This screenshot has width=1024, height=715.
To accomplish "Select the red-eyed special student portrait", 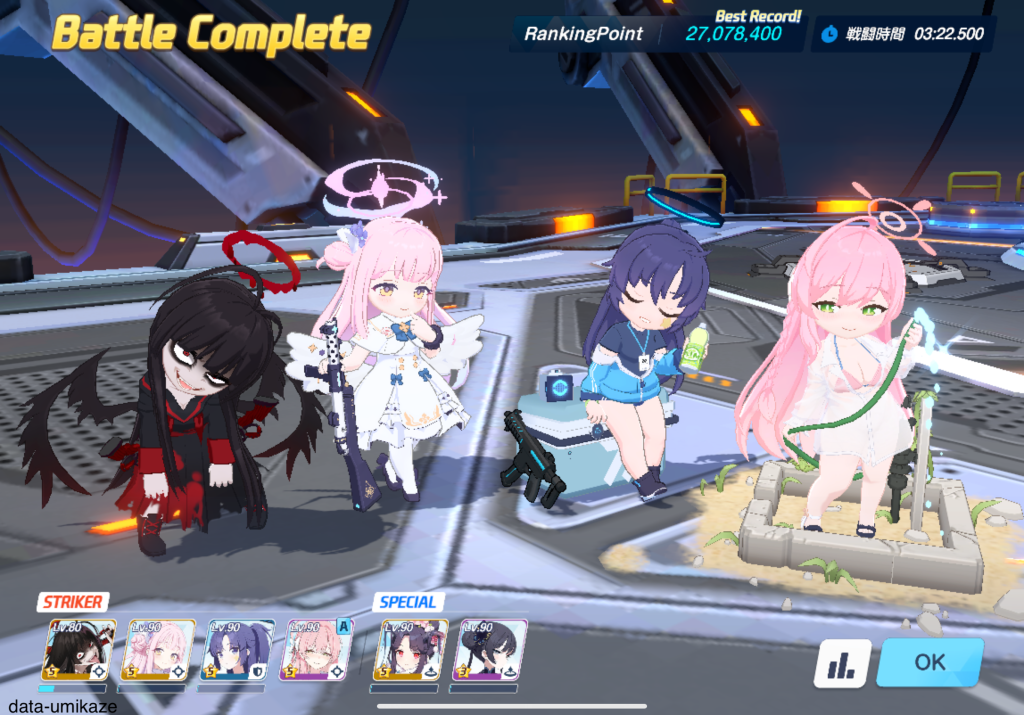I will click(x=410, y=650).
